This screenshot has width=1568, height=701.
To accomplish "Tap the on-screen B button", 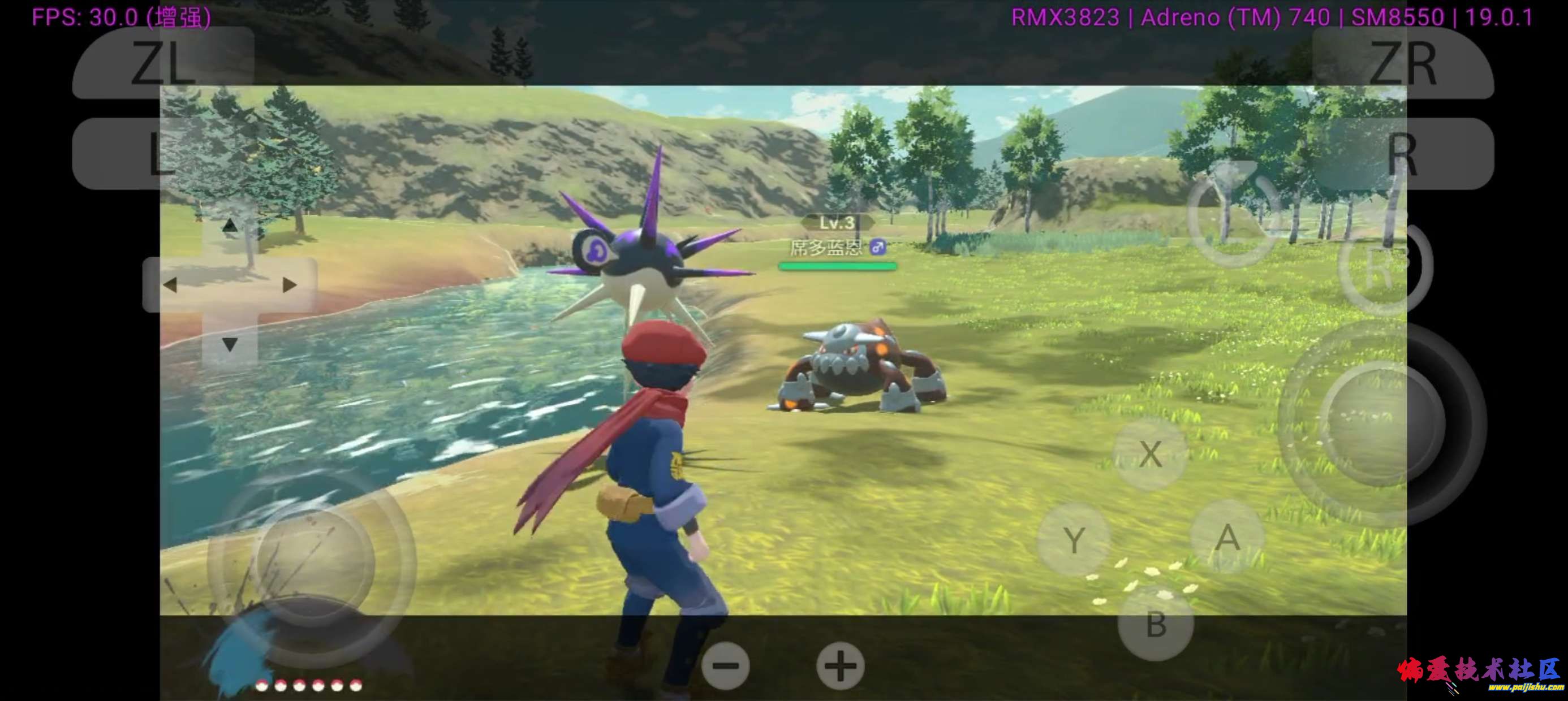I will (1155, 625).
